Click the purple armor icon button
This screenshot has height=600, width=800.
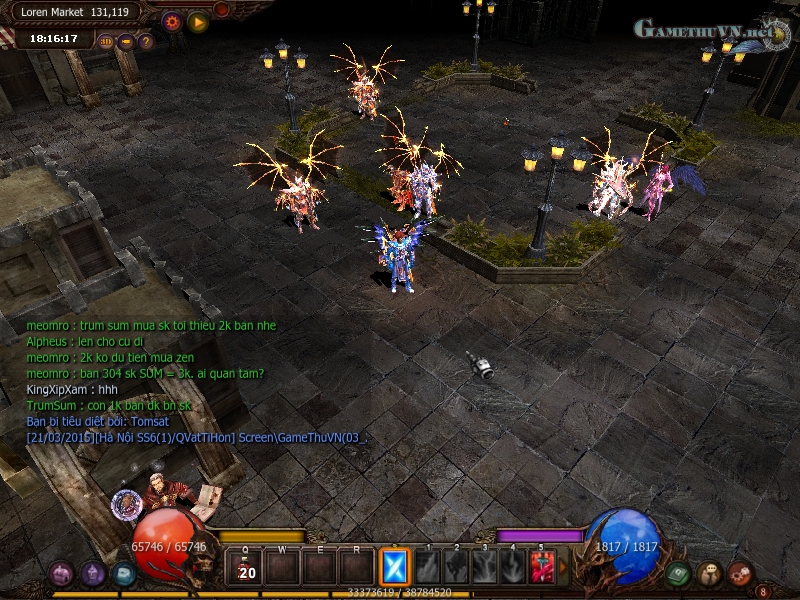pyautogui.click(x=93, y=574)
